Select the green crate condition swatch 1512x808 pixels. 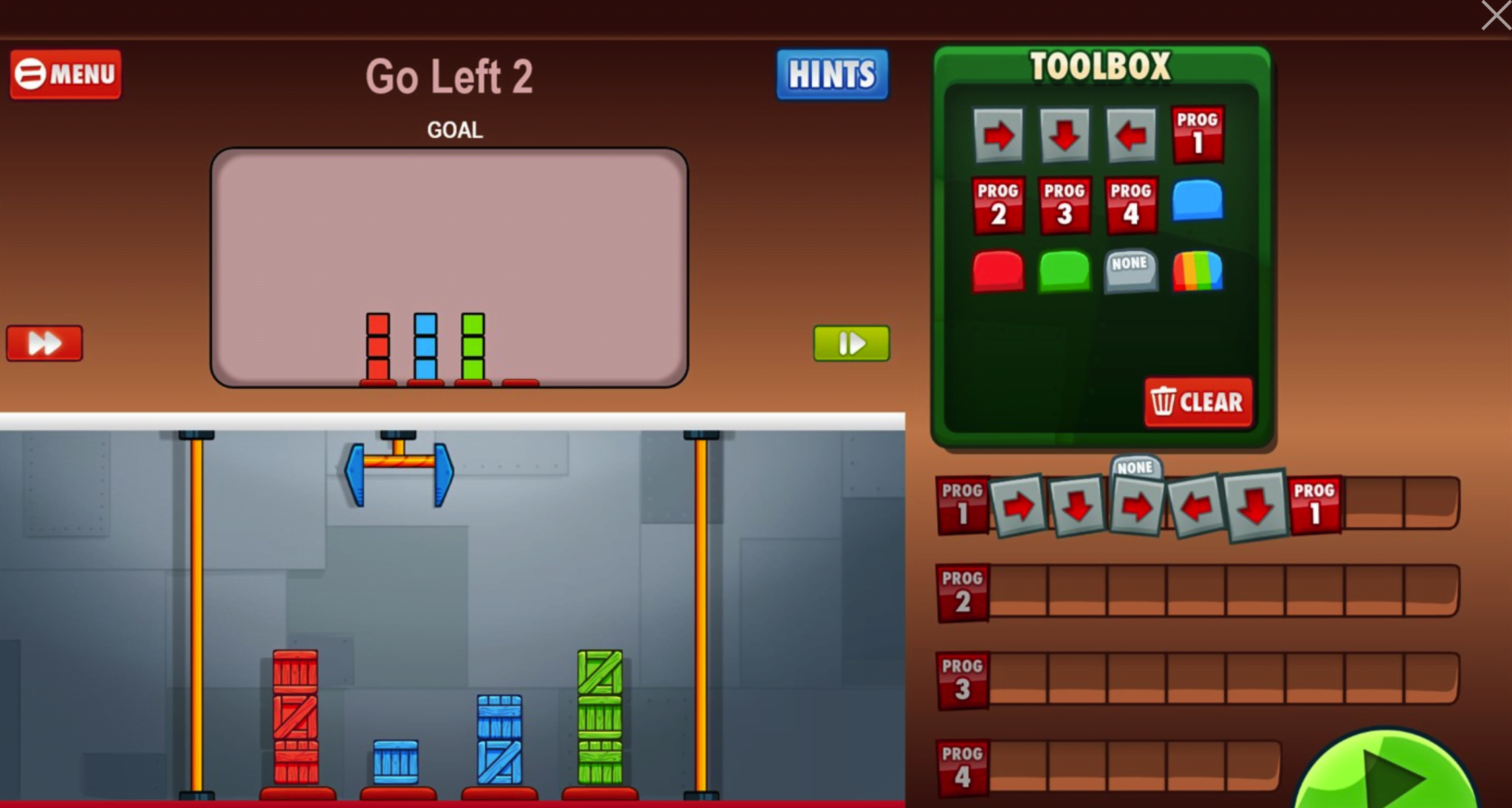coord(1065,272)
